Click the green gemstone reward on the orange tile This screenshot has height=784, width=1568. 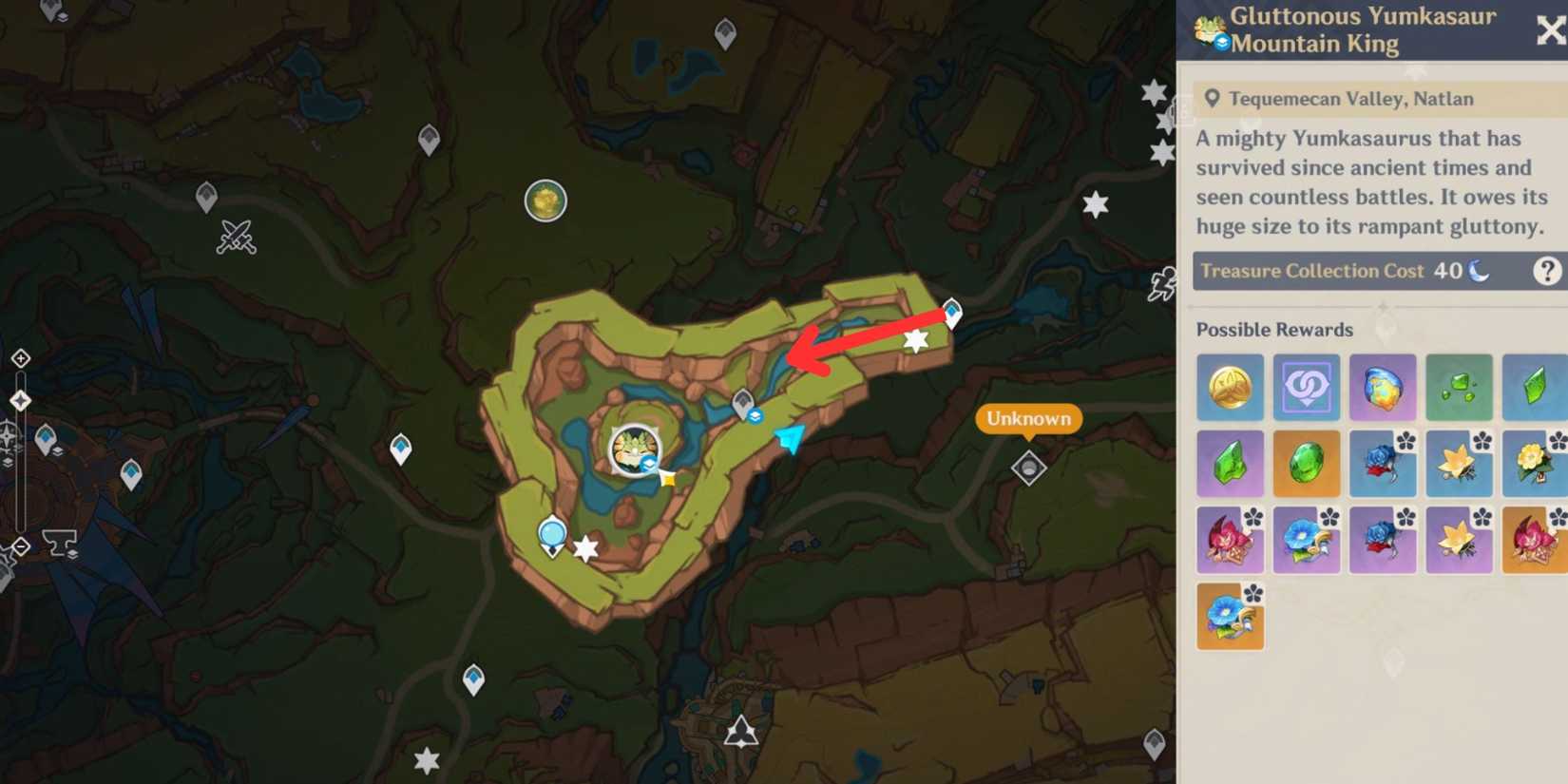(1306, 464)
